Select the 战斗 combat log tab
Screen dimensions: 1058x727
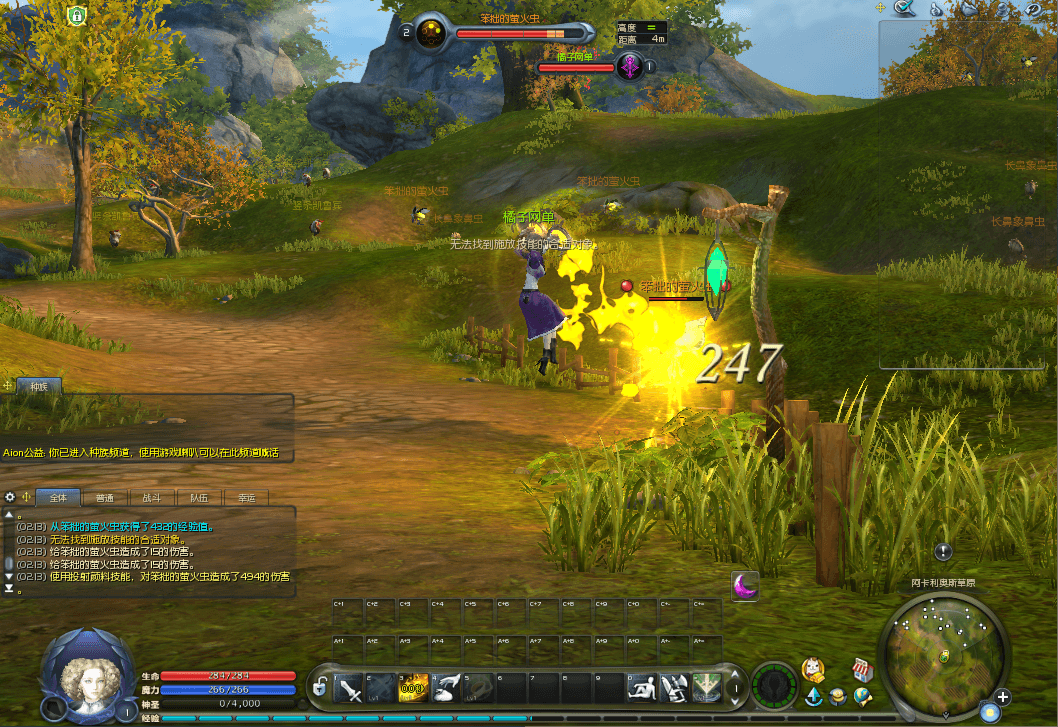tap(151, 497)
